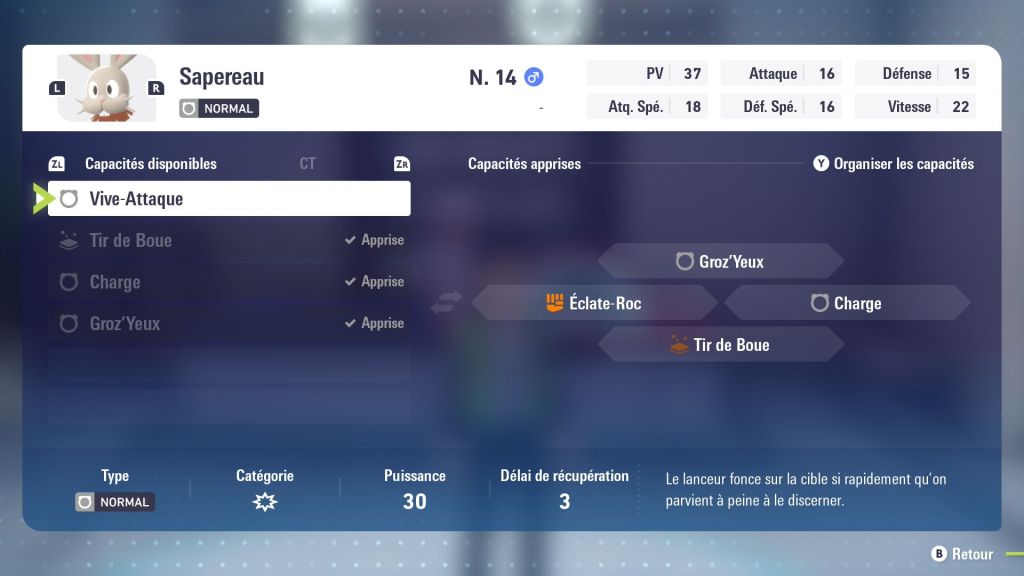Click the learned Tir de Boue slot
The image size is (1024, 576).
[x=720, y=345]
